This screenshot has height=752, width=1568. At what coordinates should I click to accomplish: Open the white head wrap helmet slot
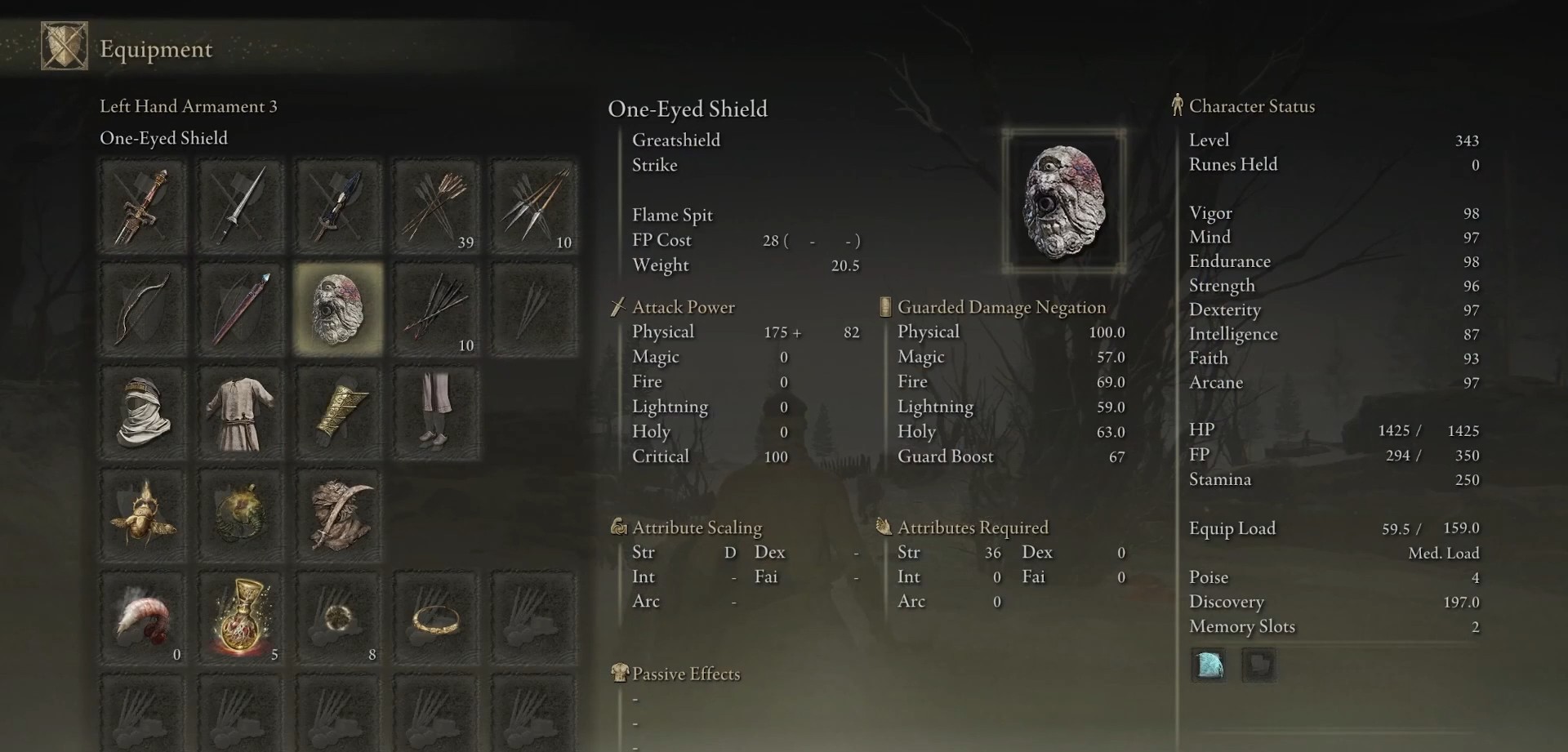(143, 413)
